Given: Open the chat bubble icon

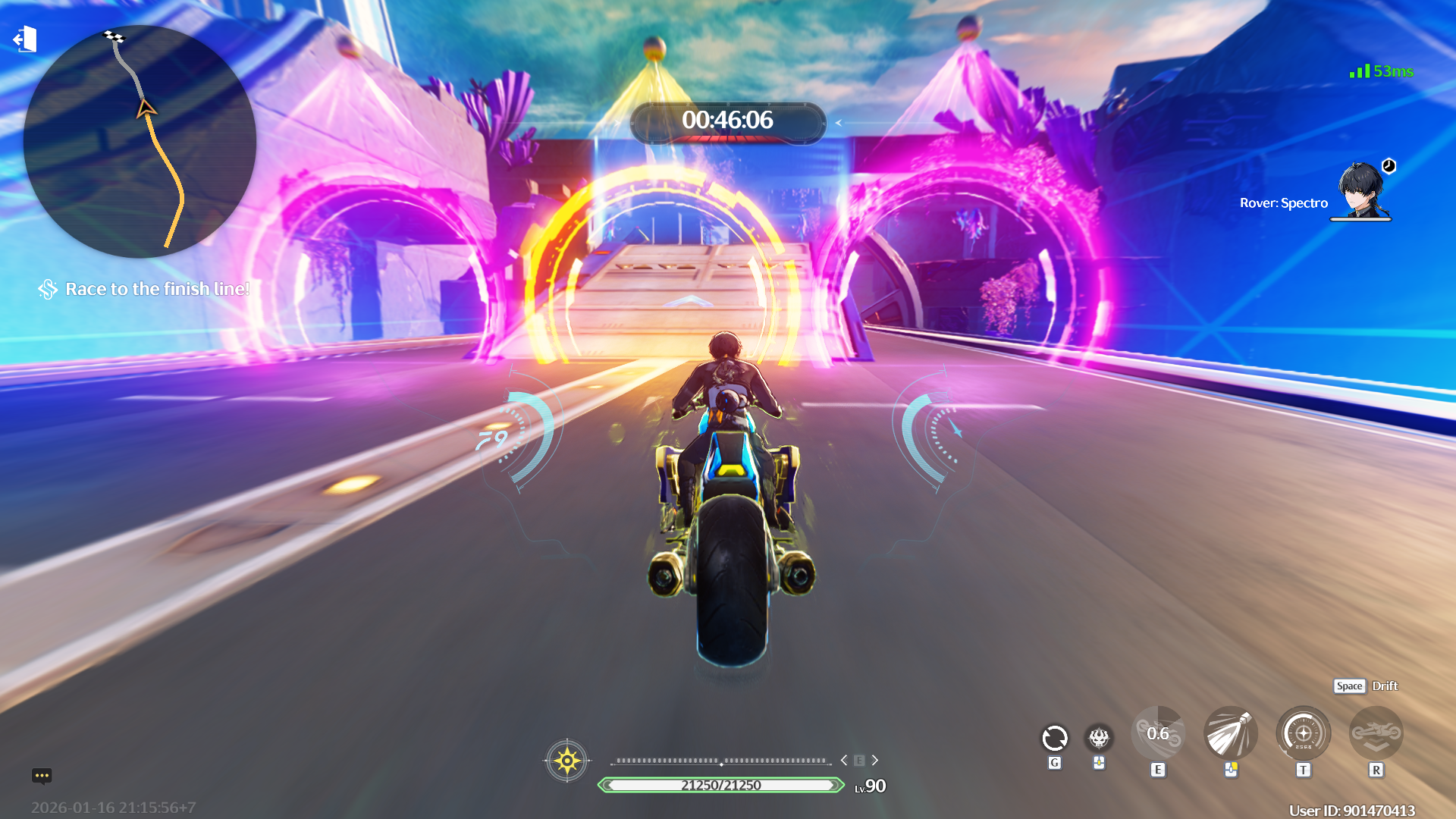Looking at the screenshot, I should point(42,775).
